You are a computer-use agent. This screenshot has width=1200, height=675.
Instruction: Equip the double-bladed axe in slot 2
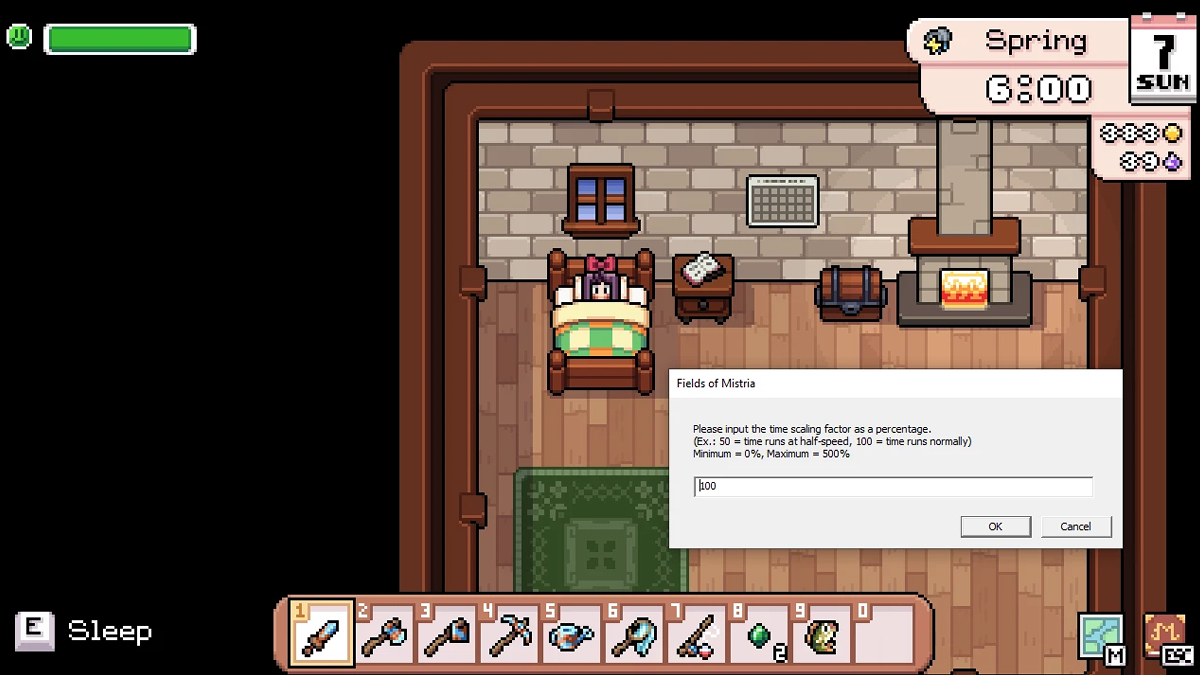click(x=384, y=634)
